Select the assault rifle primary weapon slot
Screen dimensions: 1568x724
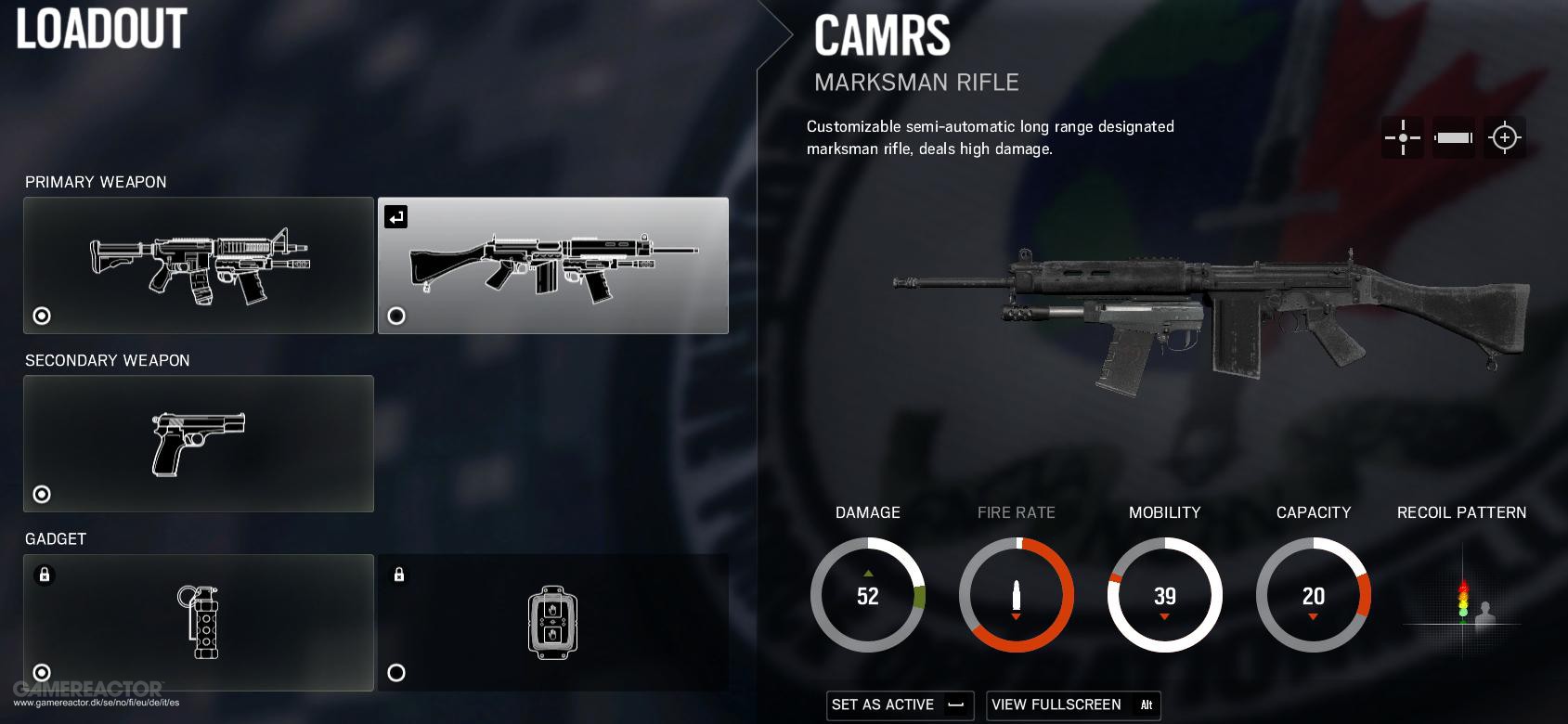coord(199,265)
